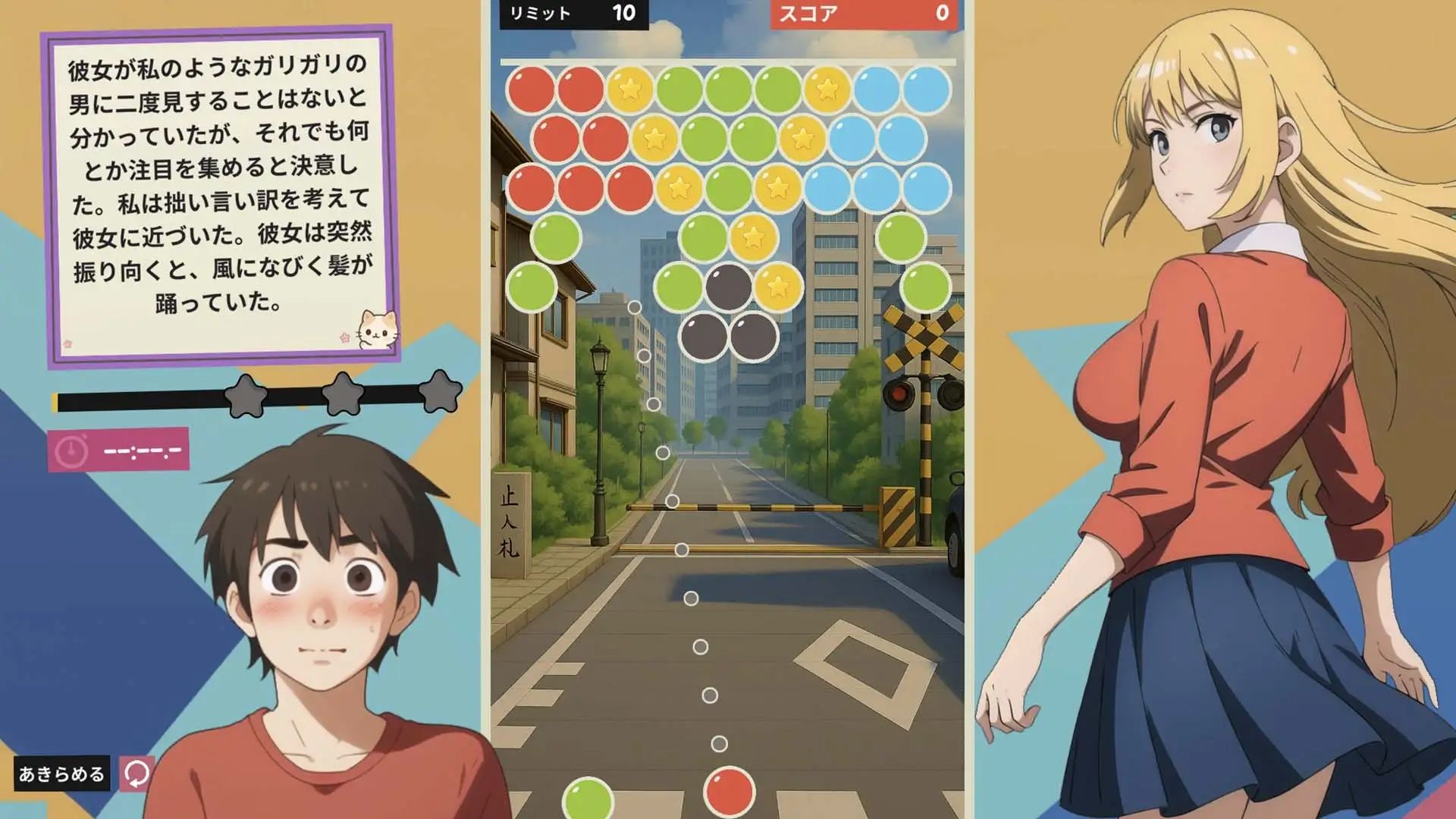Click the restart arrow icon
This screenshot has width=1456, height=819.
point(136,773)
